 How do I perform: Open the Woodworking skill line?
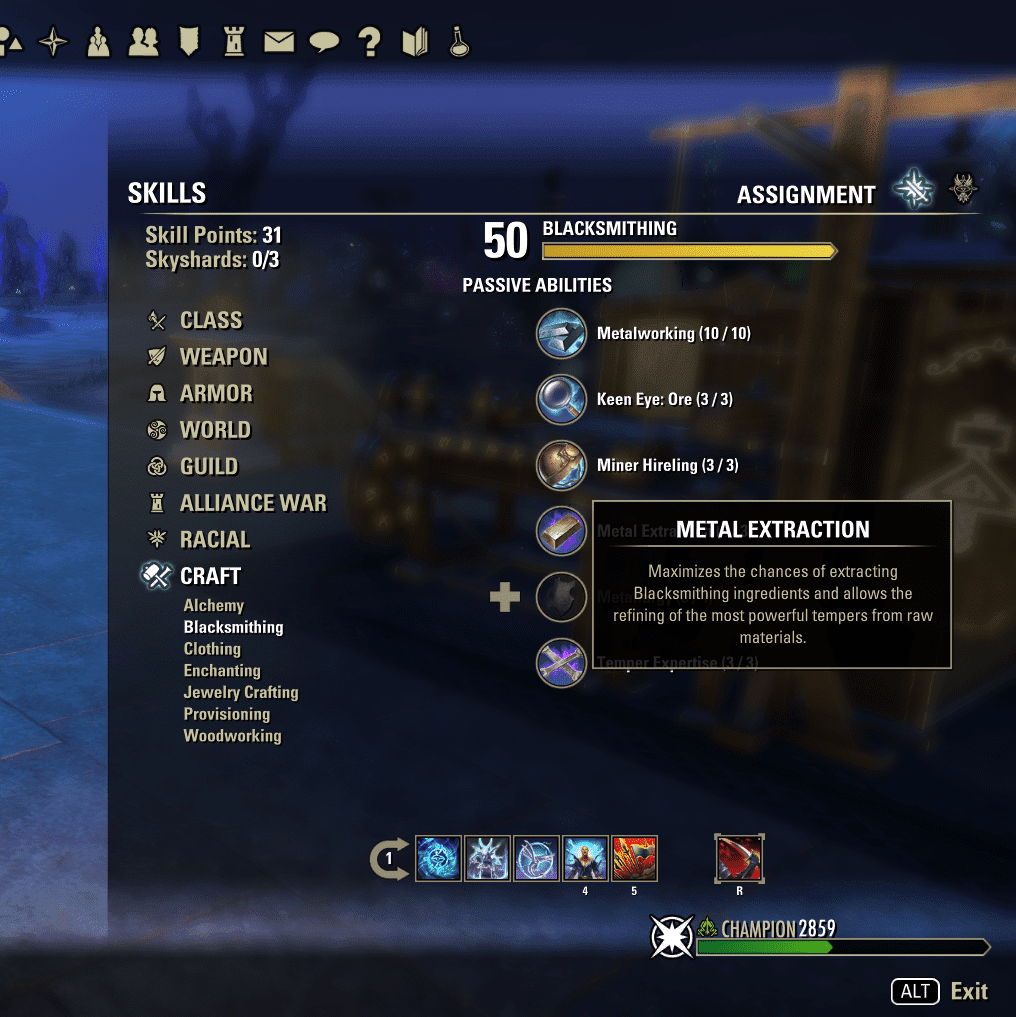click(x=232, y=736)
